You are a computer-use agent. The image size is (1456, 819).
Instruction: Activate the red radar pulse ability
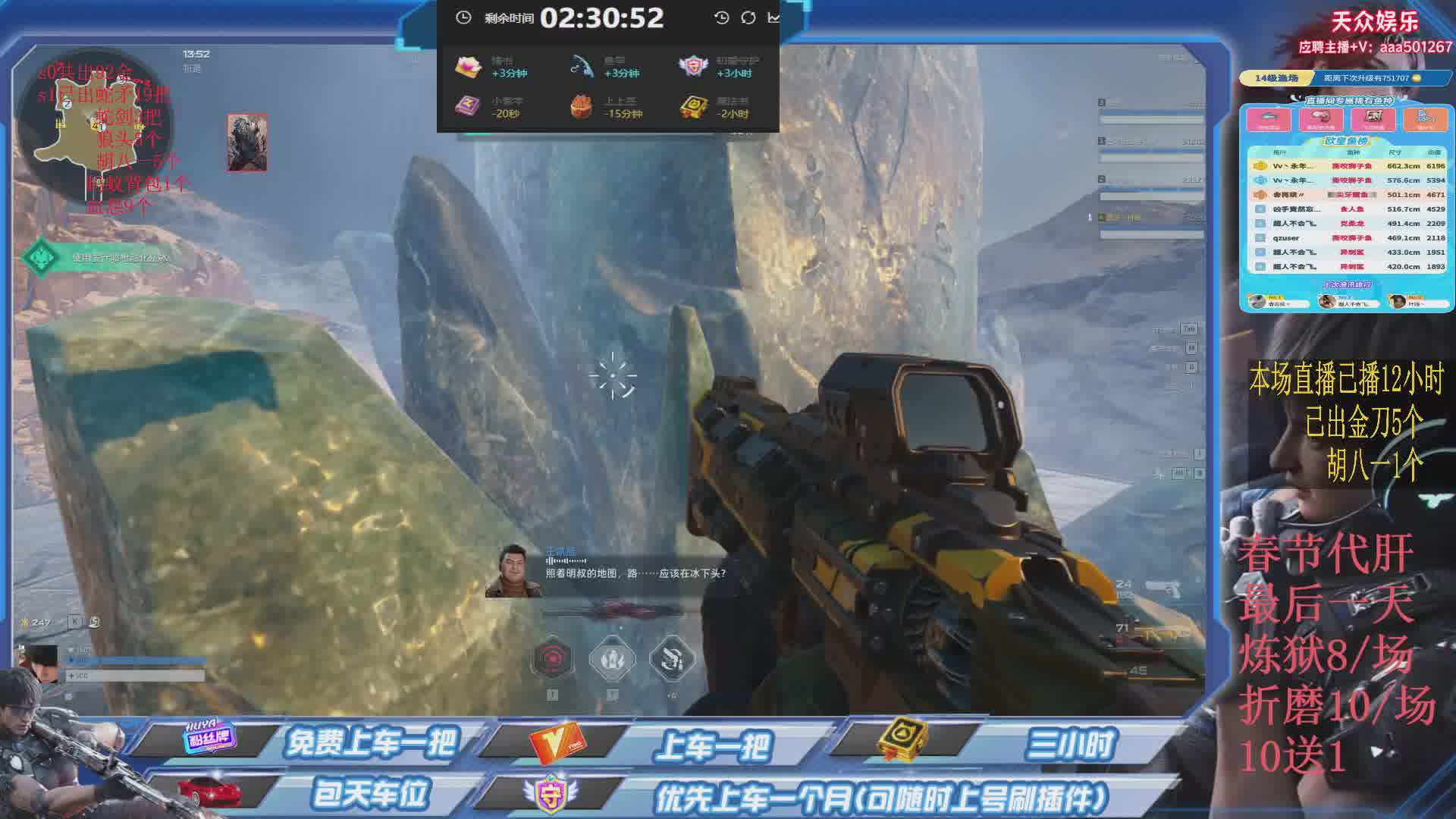[552, 658]
